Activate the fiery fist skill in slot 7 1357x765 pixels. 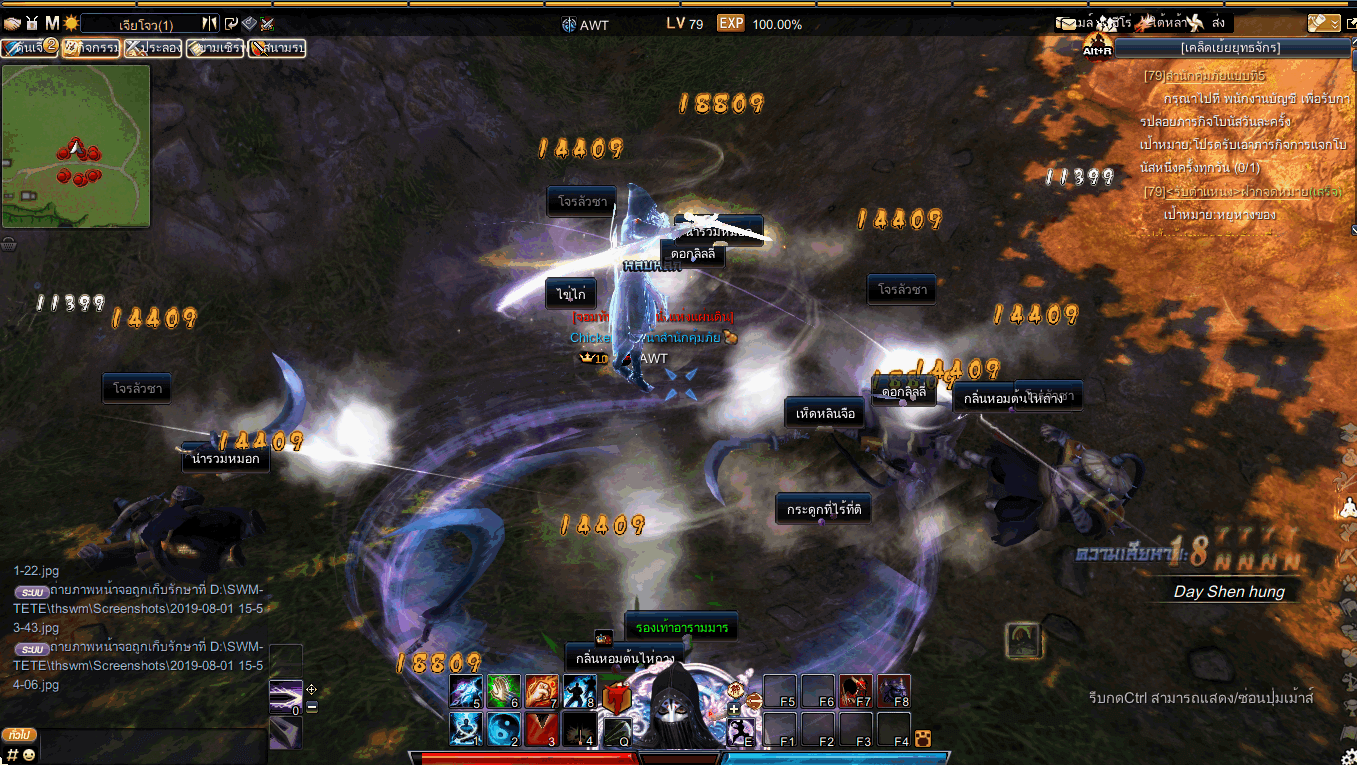pyautogui.click(x=541, y=692)
